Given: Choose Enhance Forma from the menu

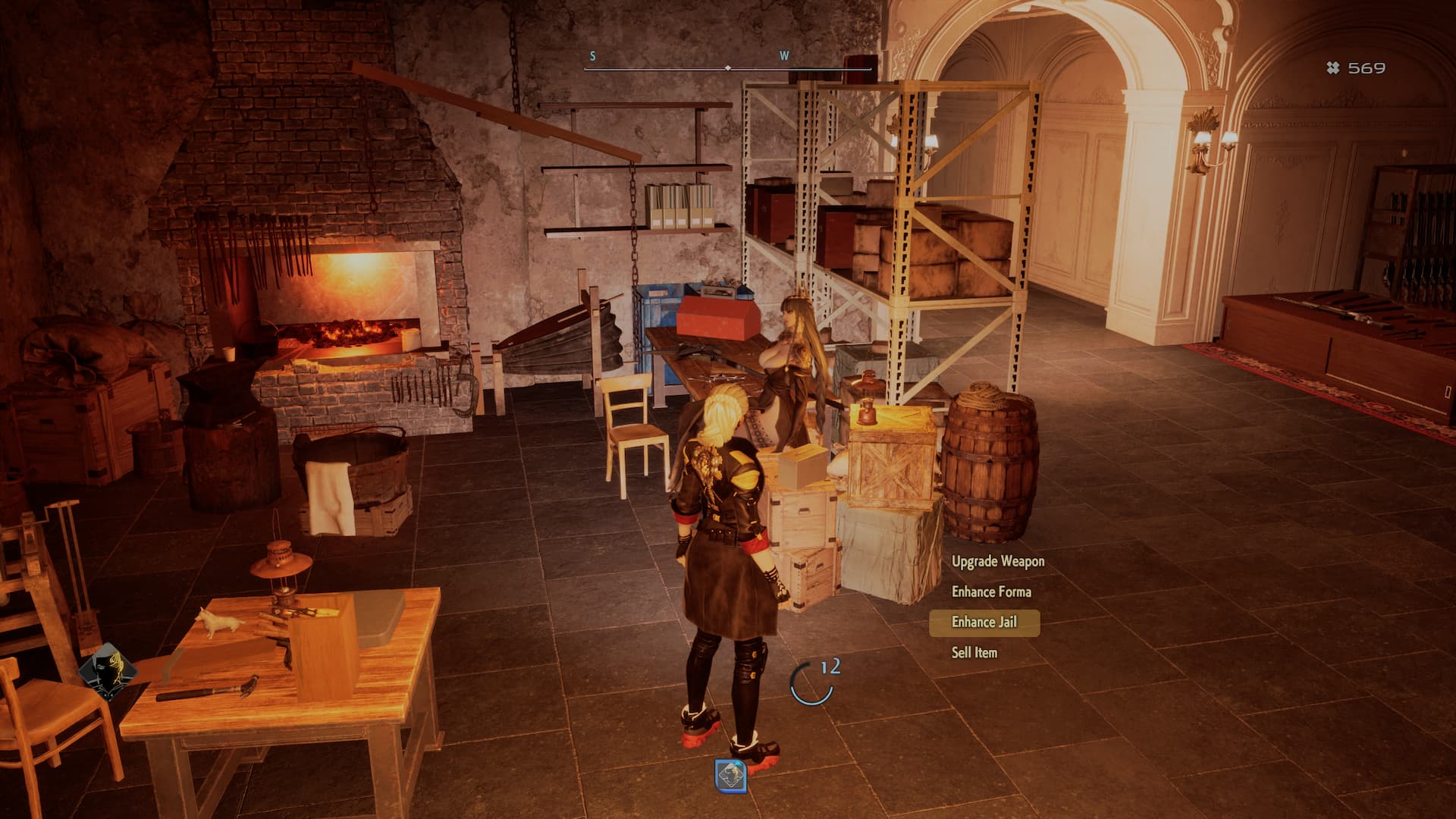Looking at the screenshot, I should pyautogui.click(x=990, y=591).
